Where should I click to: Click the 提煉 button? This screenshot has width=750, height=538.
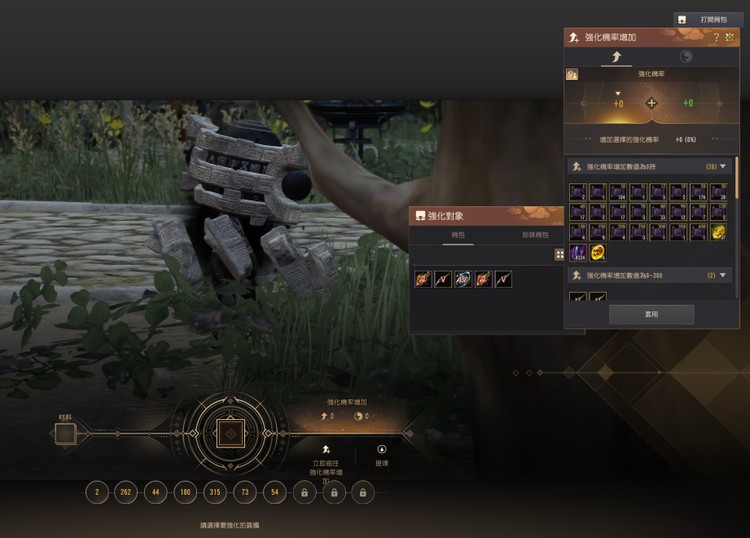381,456
